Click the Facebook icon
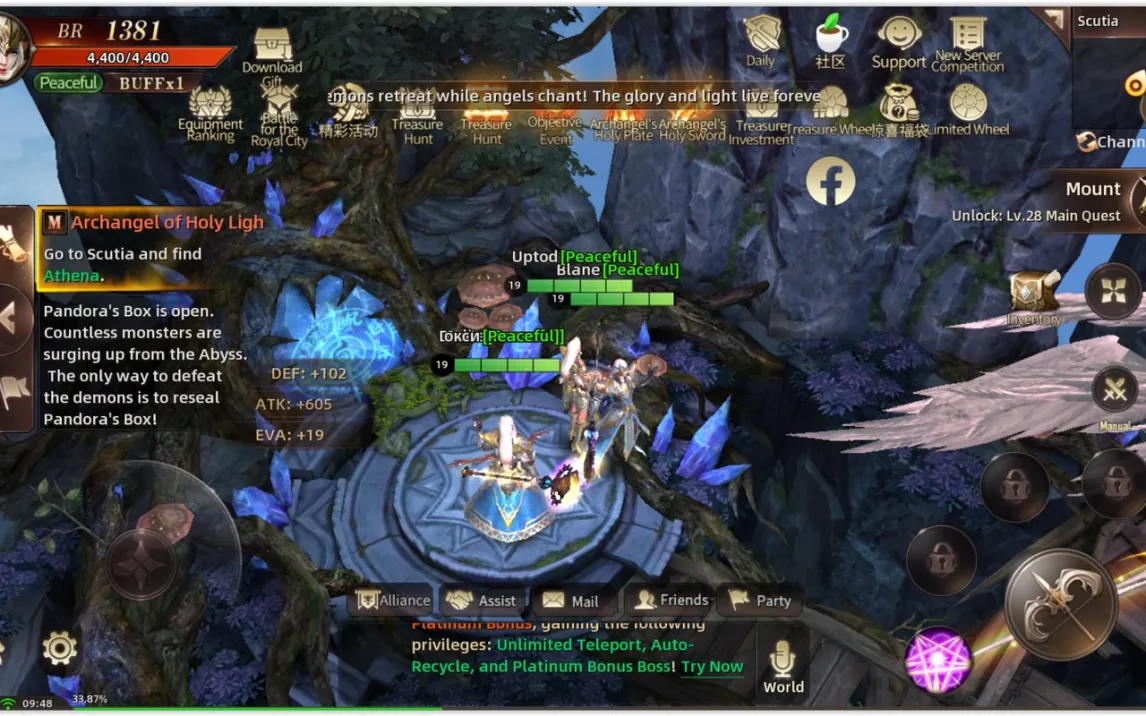1146x716 pixels. pyautogui.click(x=830, y=181)
